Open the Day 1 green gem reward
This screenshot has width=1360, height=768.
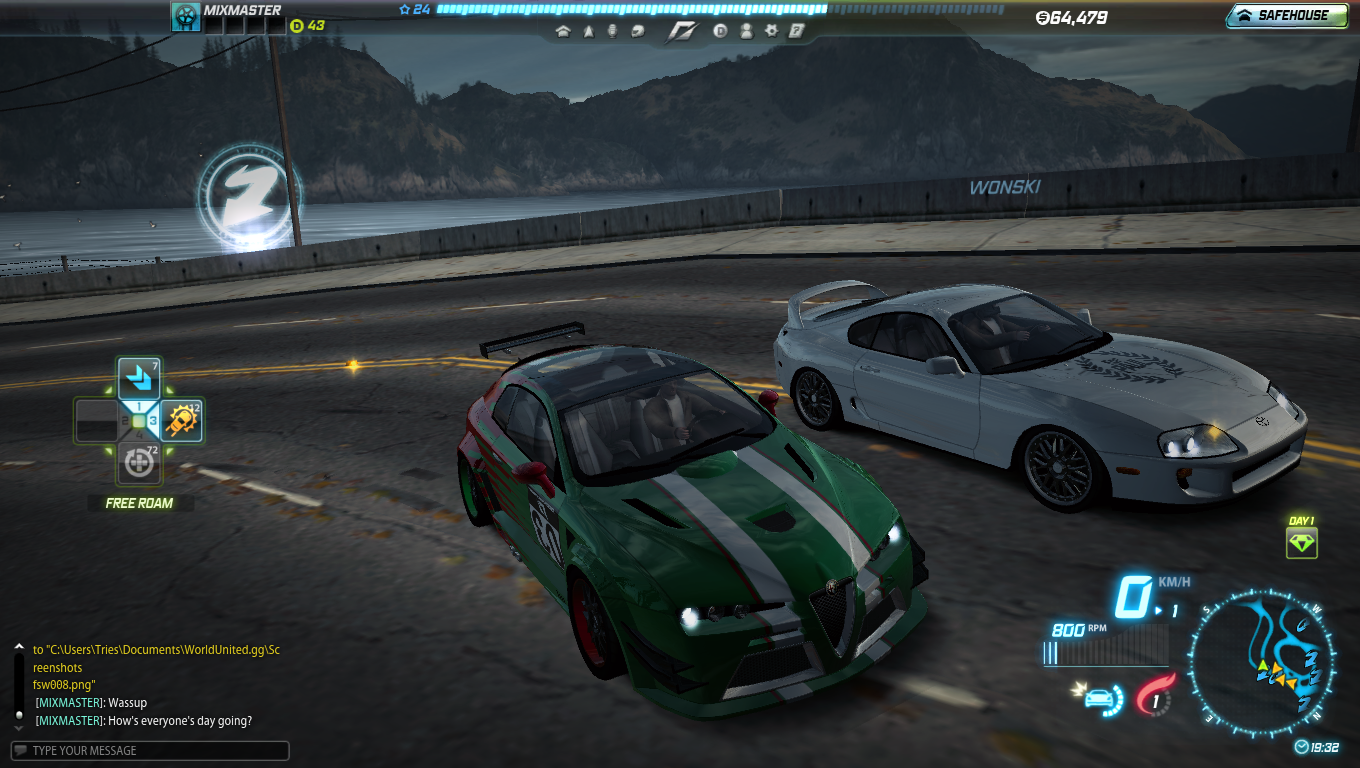click(x=1302, y=543)
